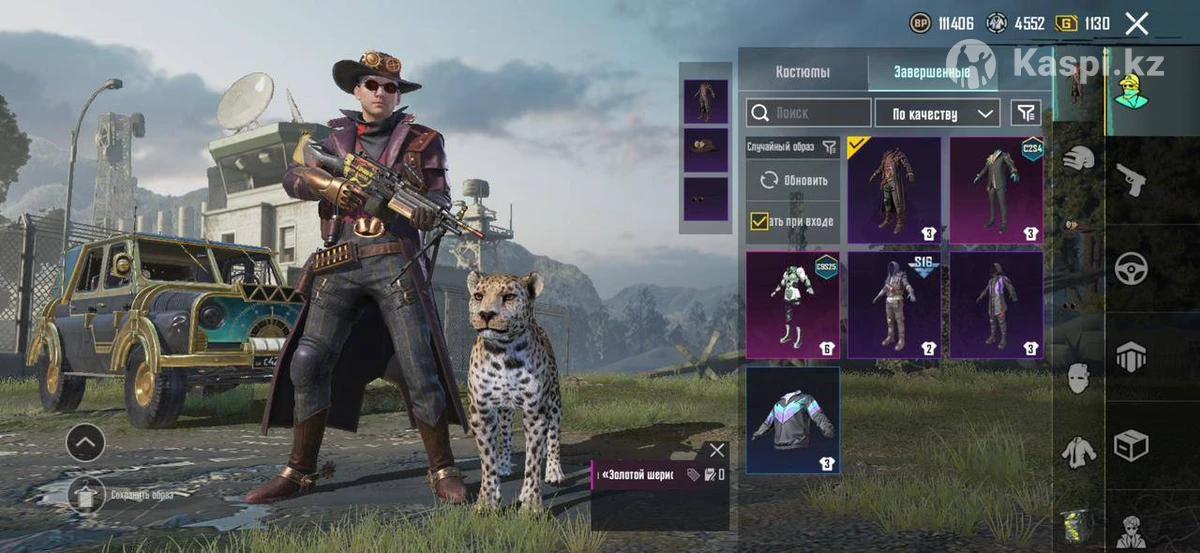Viewport: 1200px width, 553px height.
Task: Select the holographic striped jacket item
Action: (x=792, y=420)
